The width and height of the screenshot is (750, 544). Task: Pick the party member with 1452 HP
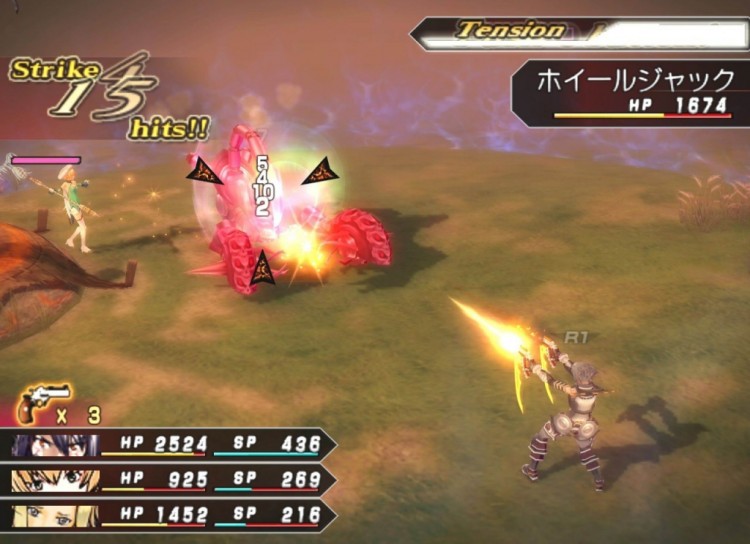pos(170,515)
